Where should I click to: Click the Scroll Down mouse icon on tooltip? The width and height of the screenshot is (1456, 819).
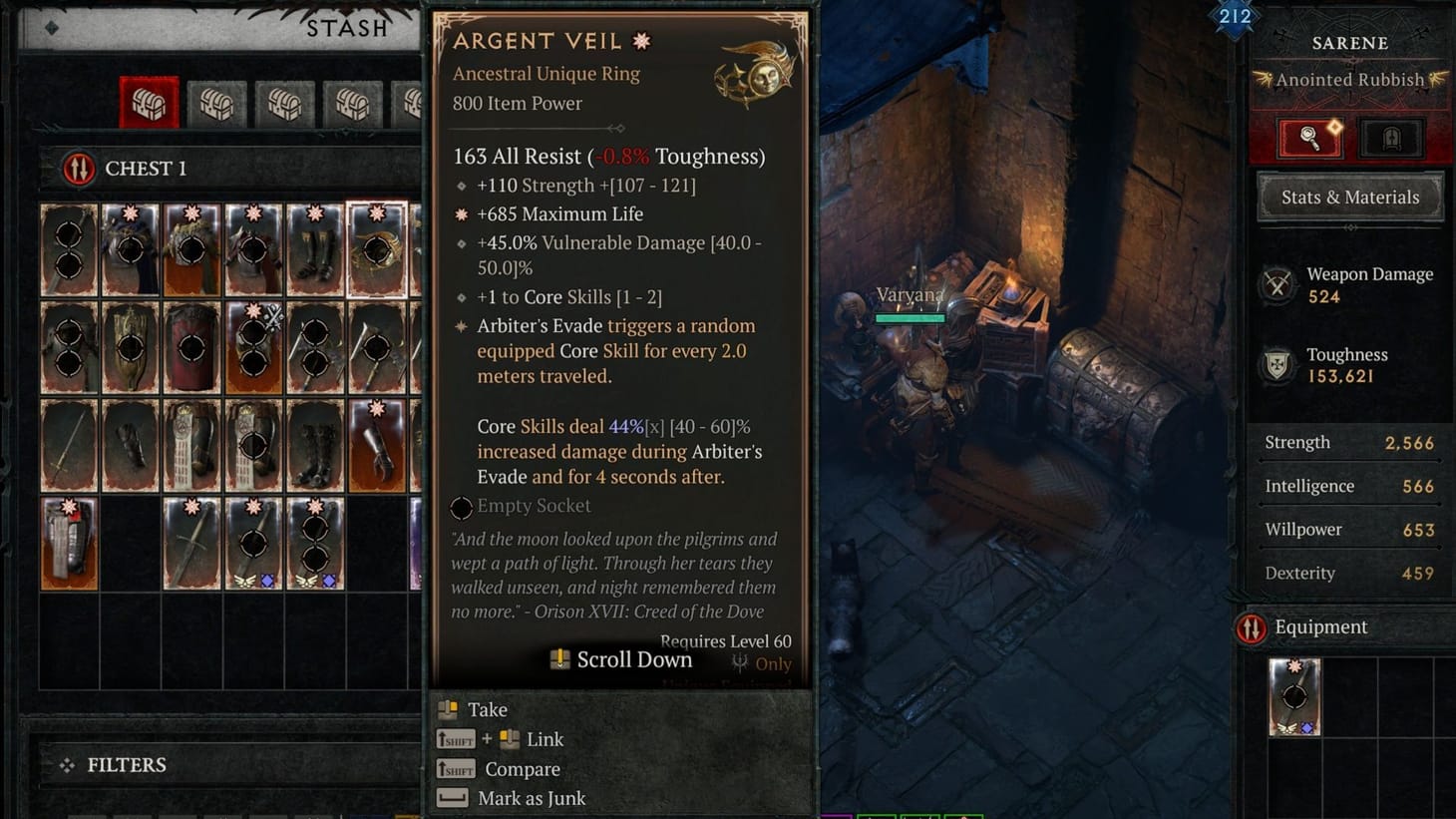pyautogui.click(x=559, y=659)
